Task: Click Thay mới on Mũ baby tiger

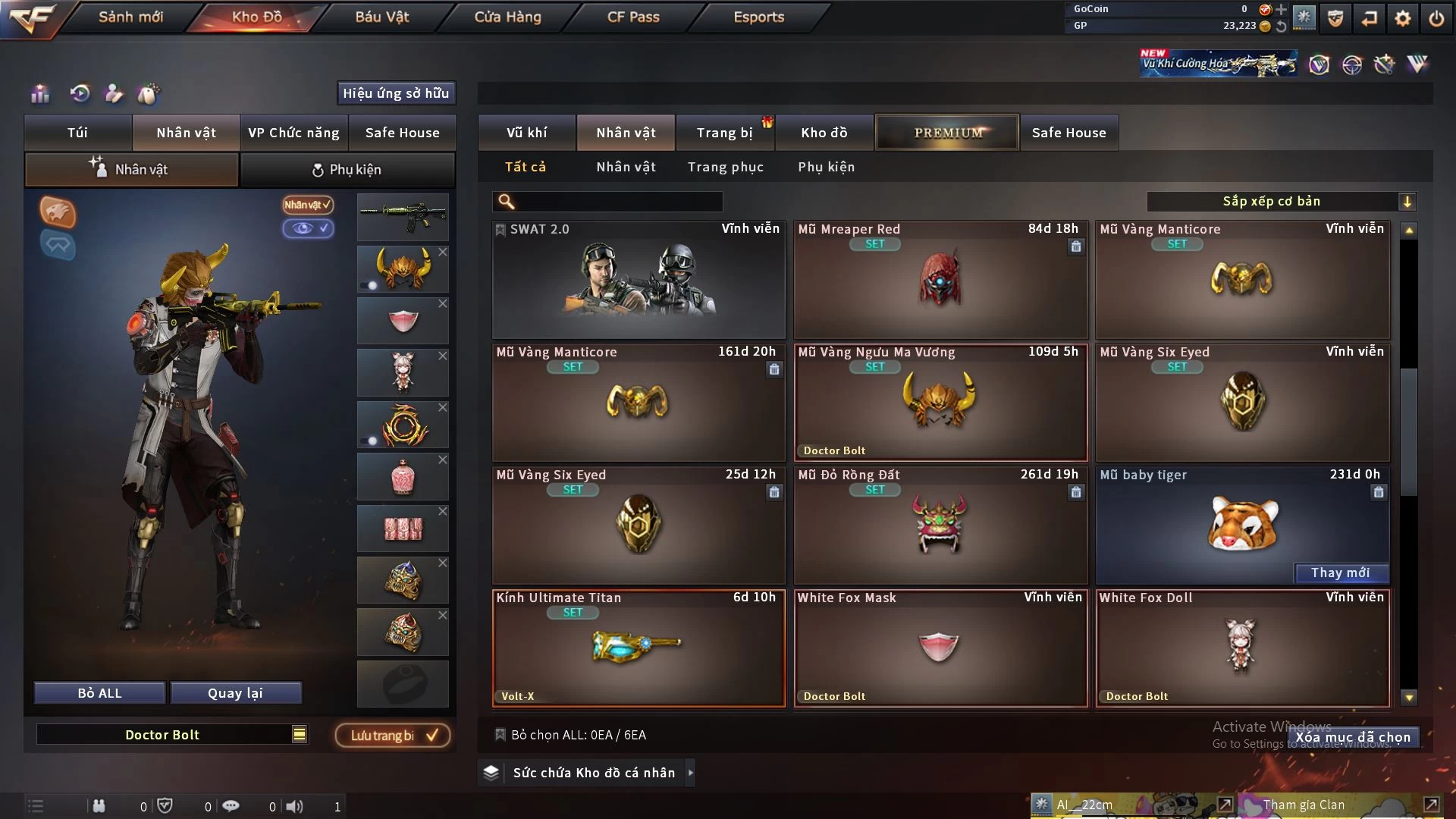Action: pyautogui.click(x=1340, y=573)
